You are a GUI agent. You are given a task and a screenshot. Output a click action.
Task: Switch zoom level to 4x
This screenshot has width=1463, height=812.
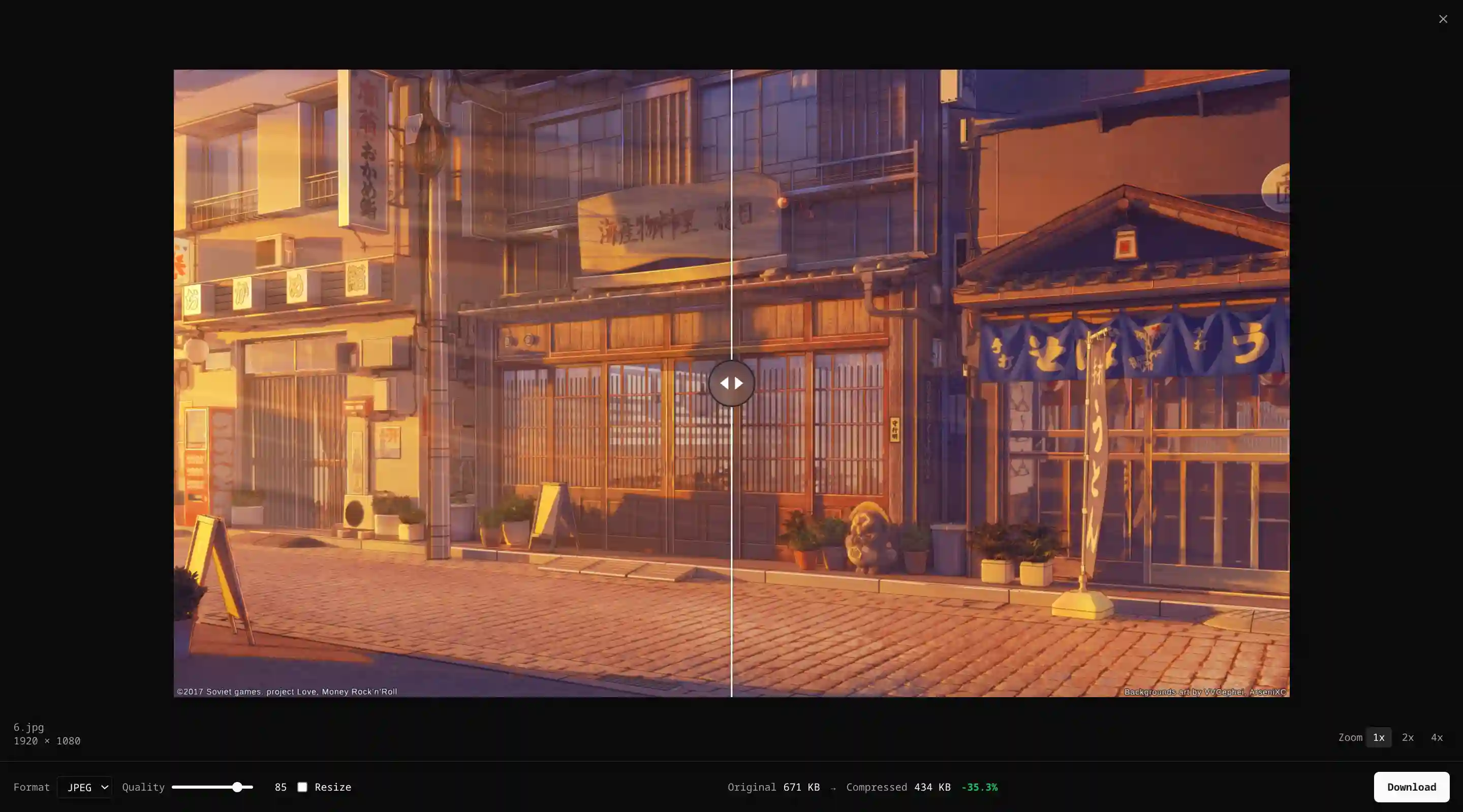1436,738
